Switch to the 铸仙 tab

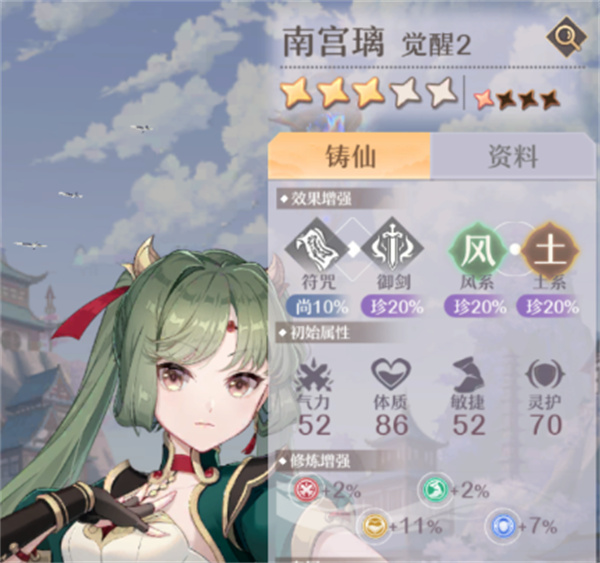pyautogui.click(x=349, y=155)
